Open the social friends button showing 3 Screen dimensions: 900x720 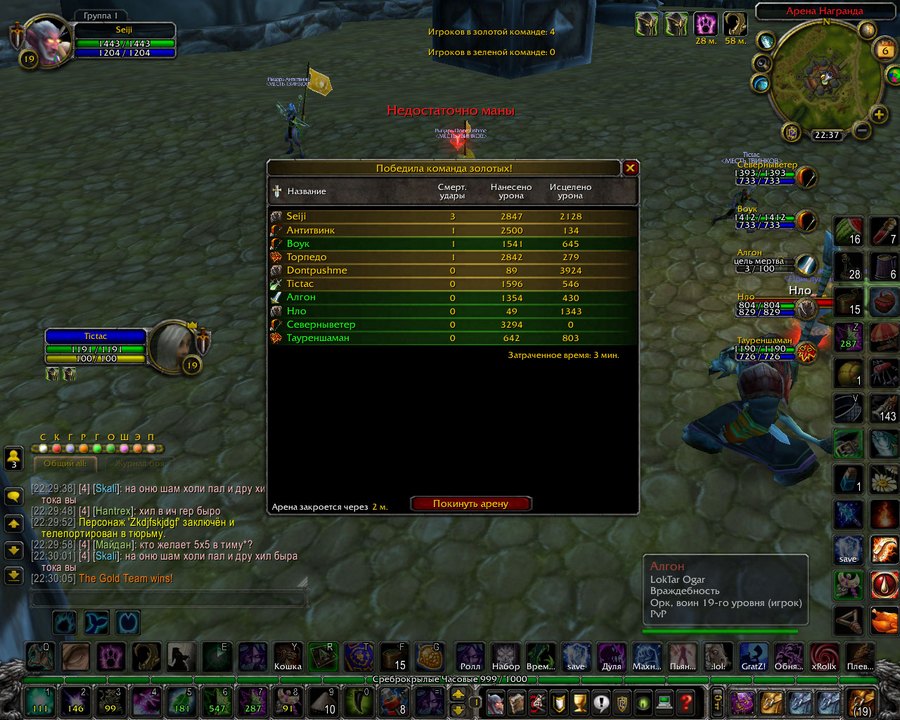click(x=14, y=459)
